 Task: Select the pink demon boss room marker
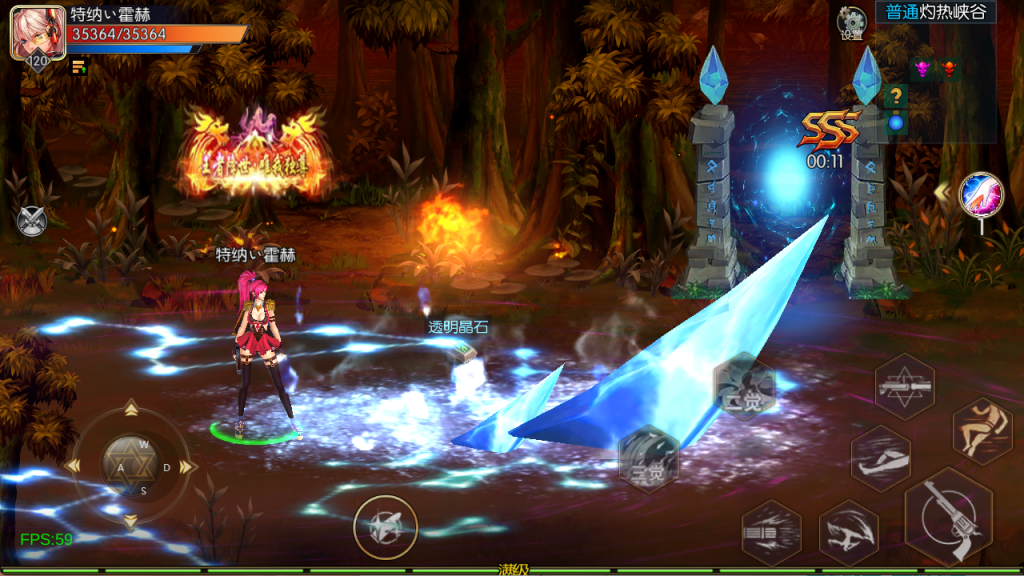[x=921, y=69]
